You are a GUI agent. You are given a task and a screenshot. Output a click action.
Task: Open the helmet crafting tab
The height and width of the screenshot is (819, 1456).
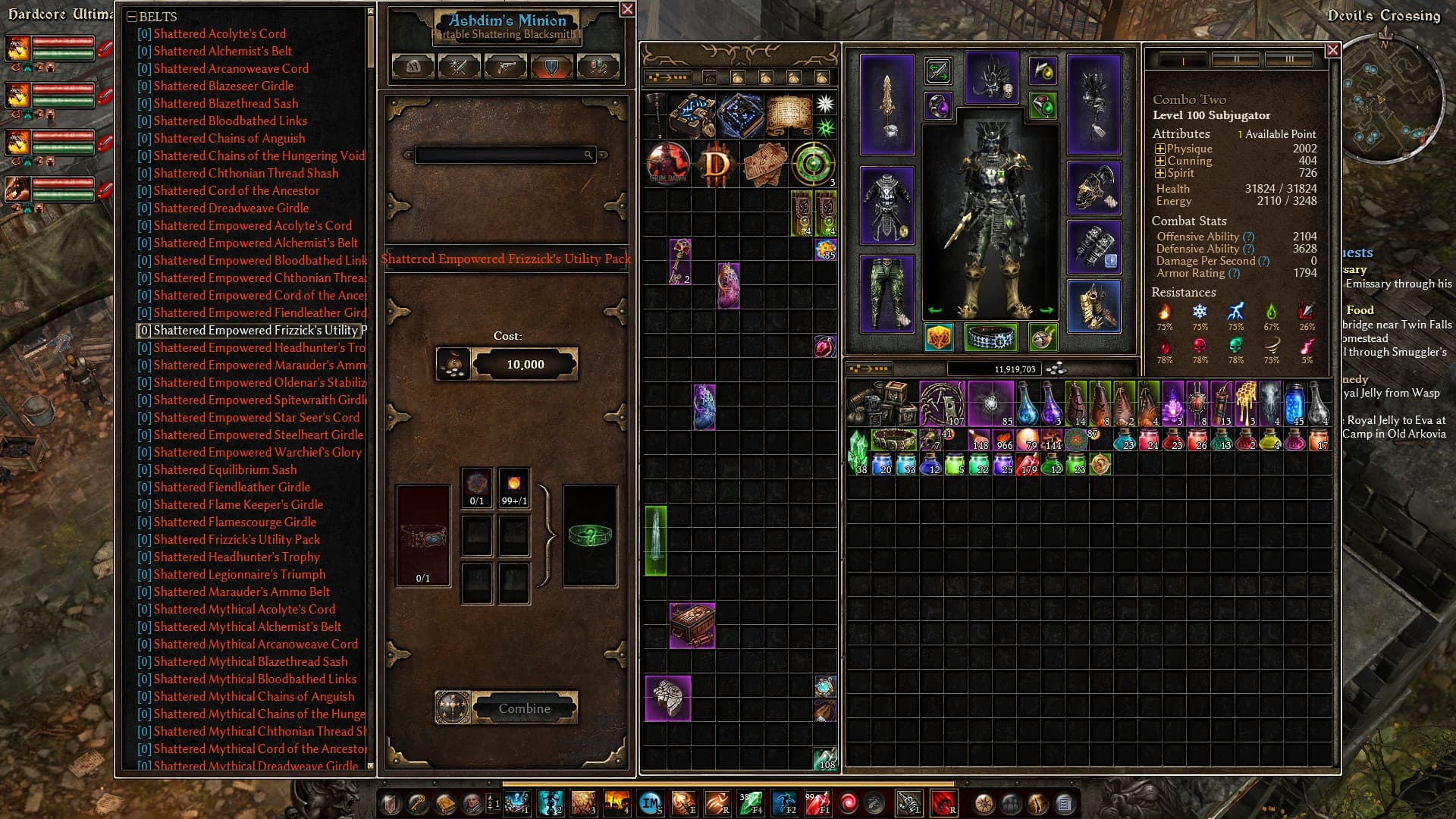(413, 67)
